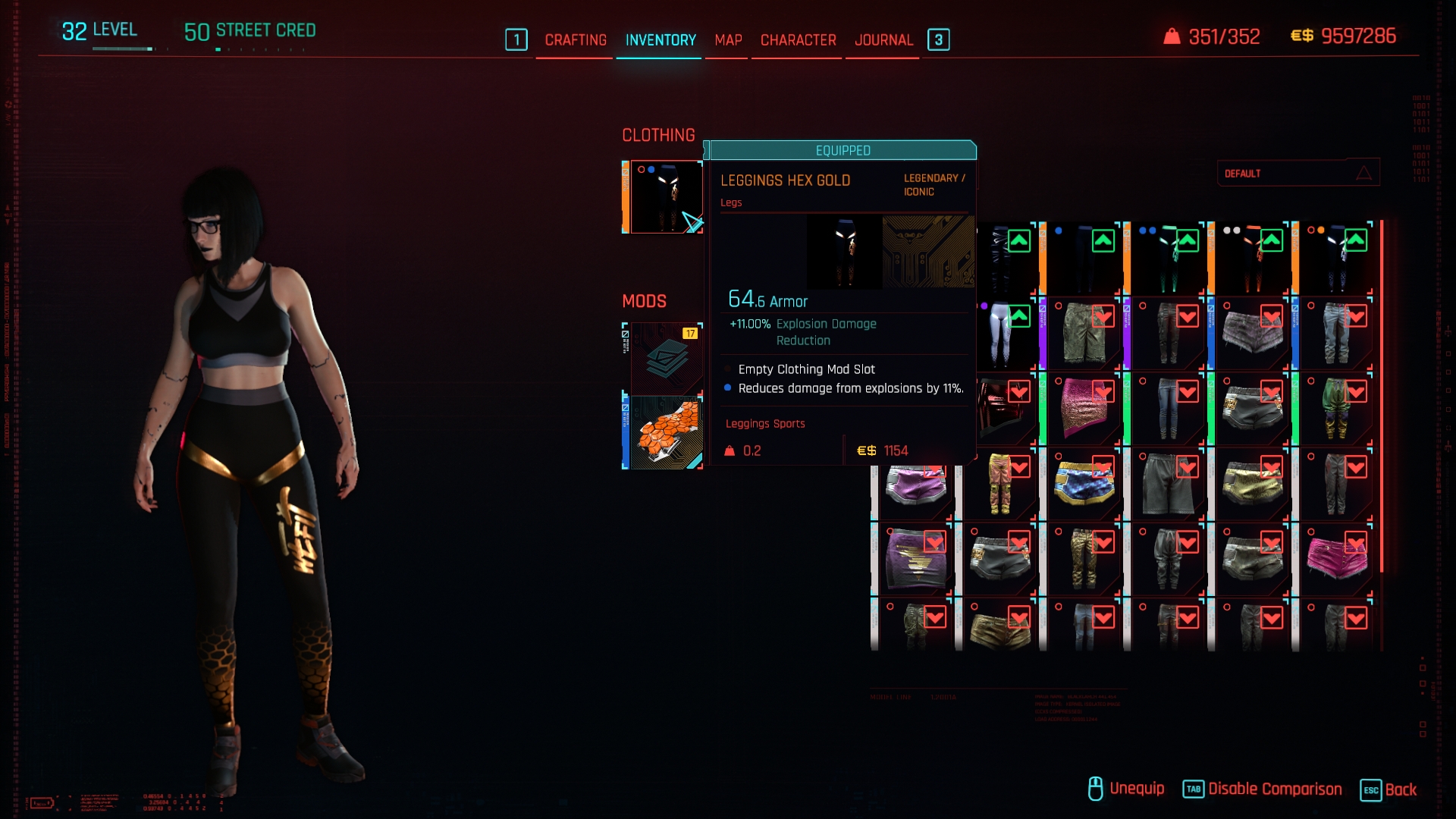Open the Journal tab
The width and height of the screenshot is (1456, 819).
coord(883,40)
